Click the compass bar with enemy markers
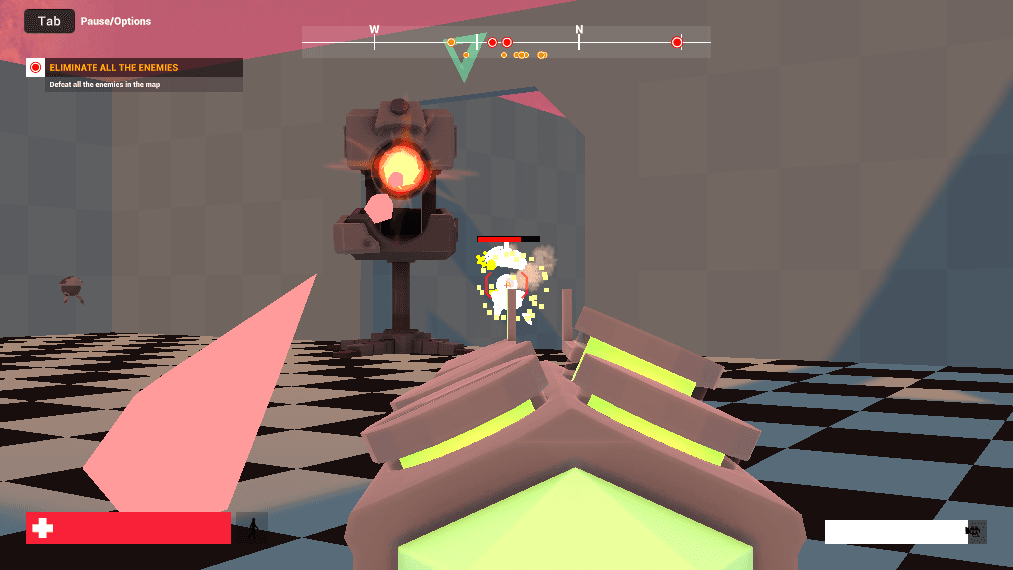The image size is (1013, 570). click(506, 42)
